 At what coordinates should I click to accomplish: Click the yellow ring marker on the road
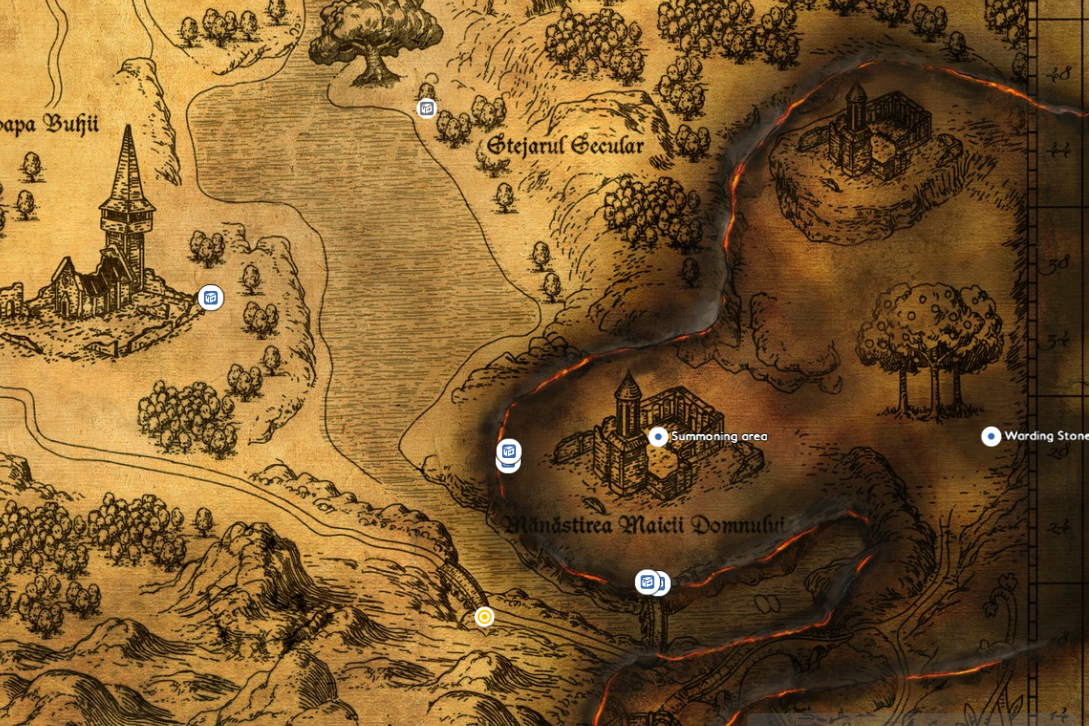click(484, 617)
